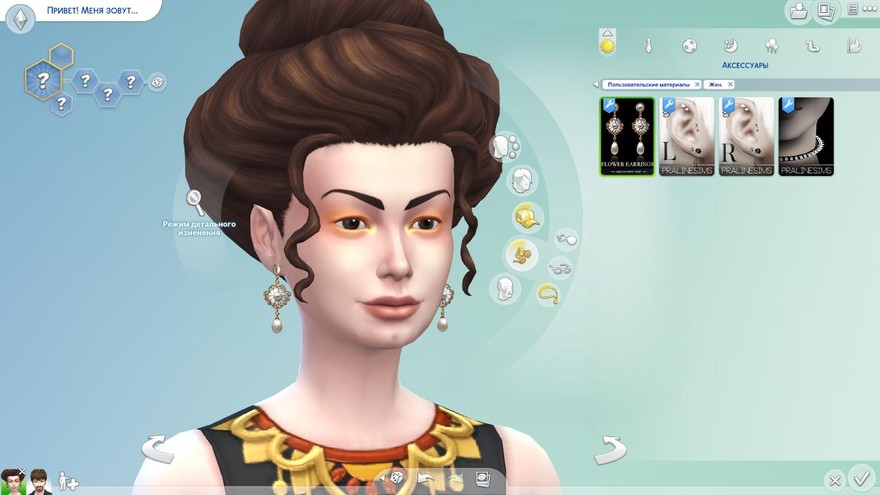Viewport: 880px width, 495px height.
Task: Switch to the athletic soccer ball outfit category
Action: pos(689,45)
